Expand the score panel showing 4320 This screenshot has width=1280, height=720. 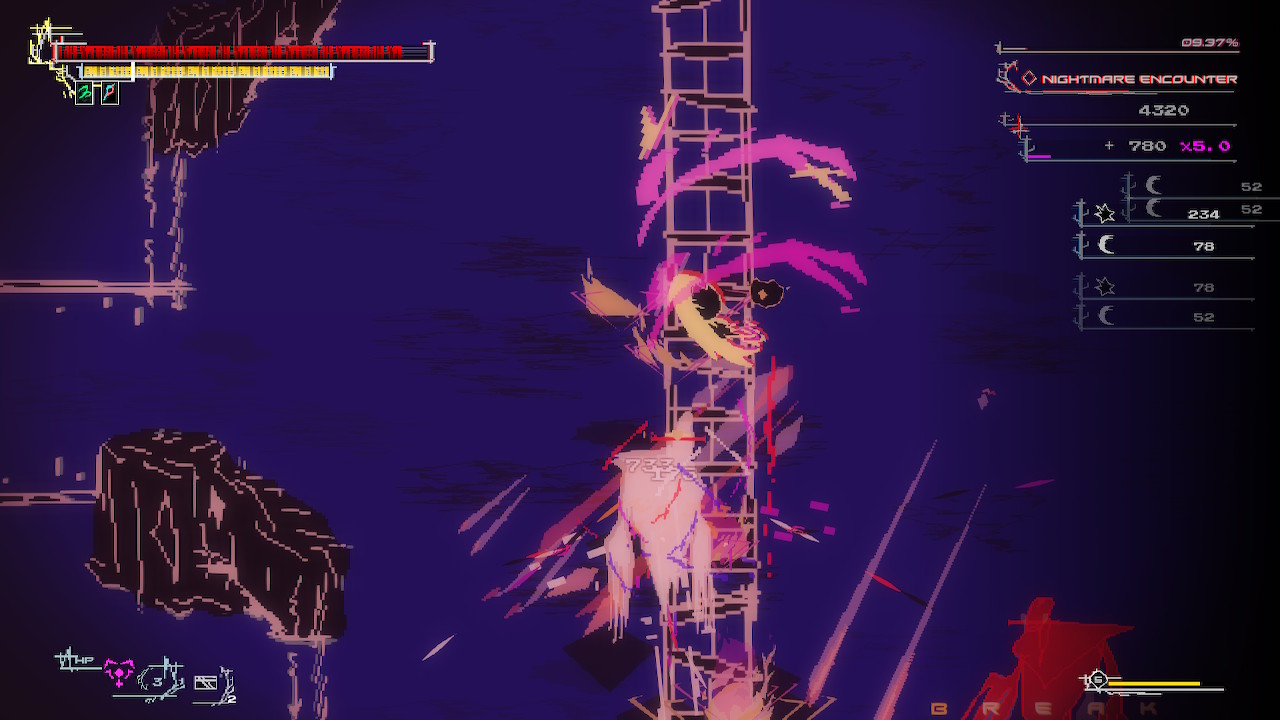coord(1164,110)
